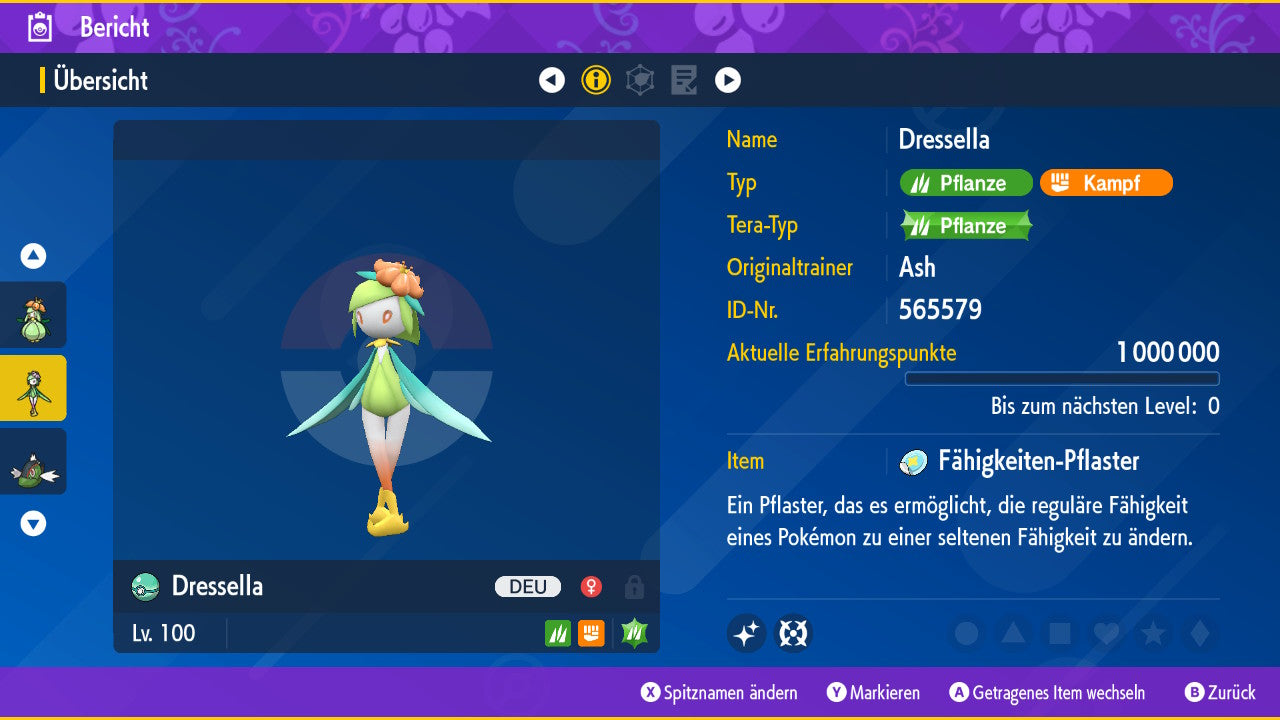
Task: Select the first party Pokémon thumbnail
Action: (x=34, y=315)
